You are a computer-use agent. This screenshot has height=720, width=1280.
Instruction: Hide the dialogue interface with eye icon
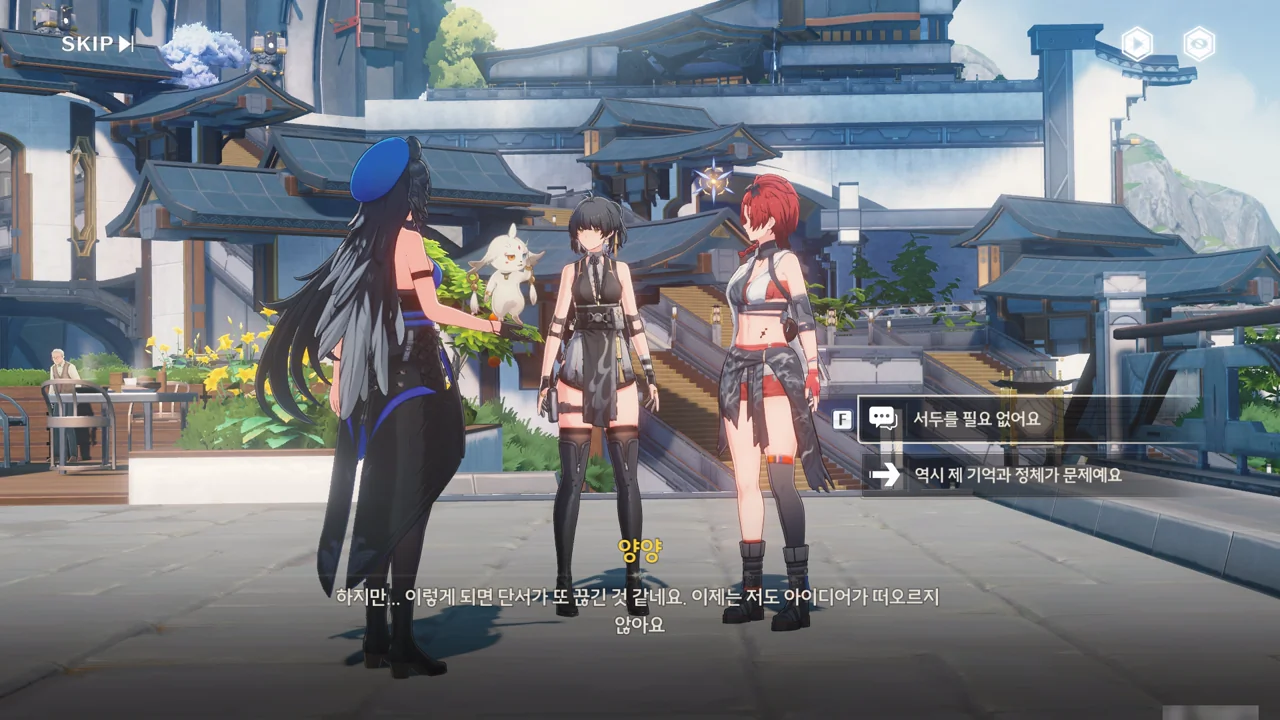click(x=1198, y=44)
